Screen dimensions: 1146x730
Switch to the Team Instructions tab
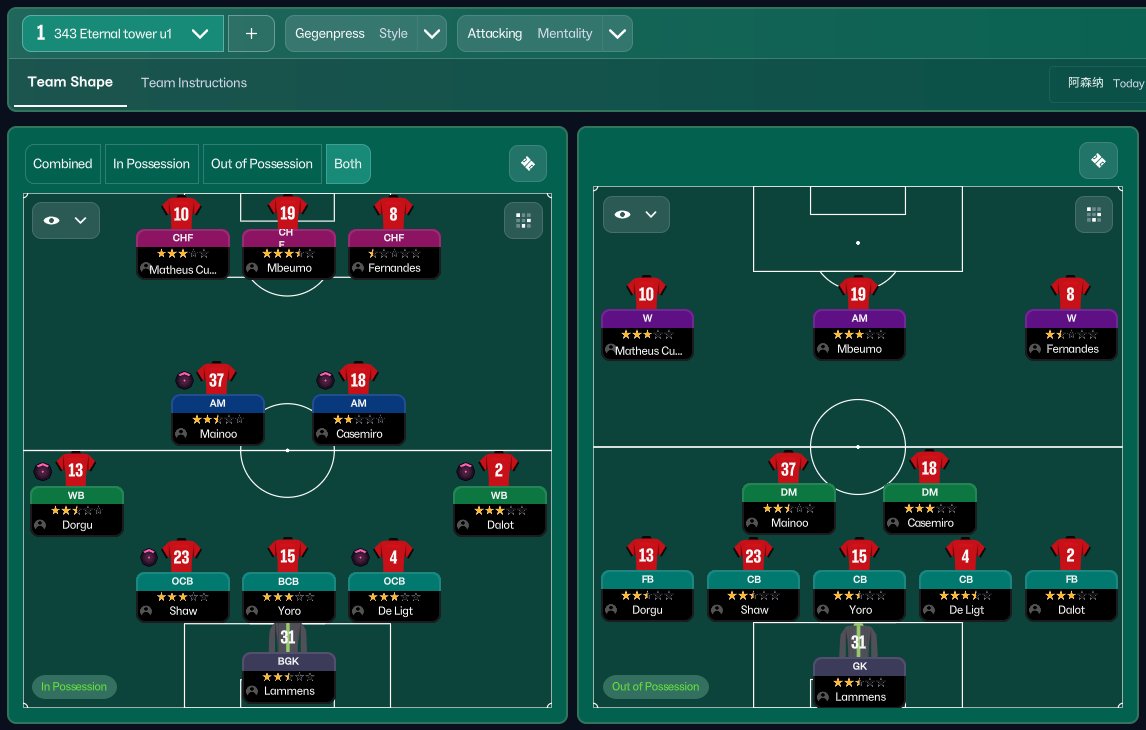(x=194, y=83)
